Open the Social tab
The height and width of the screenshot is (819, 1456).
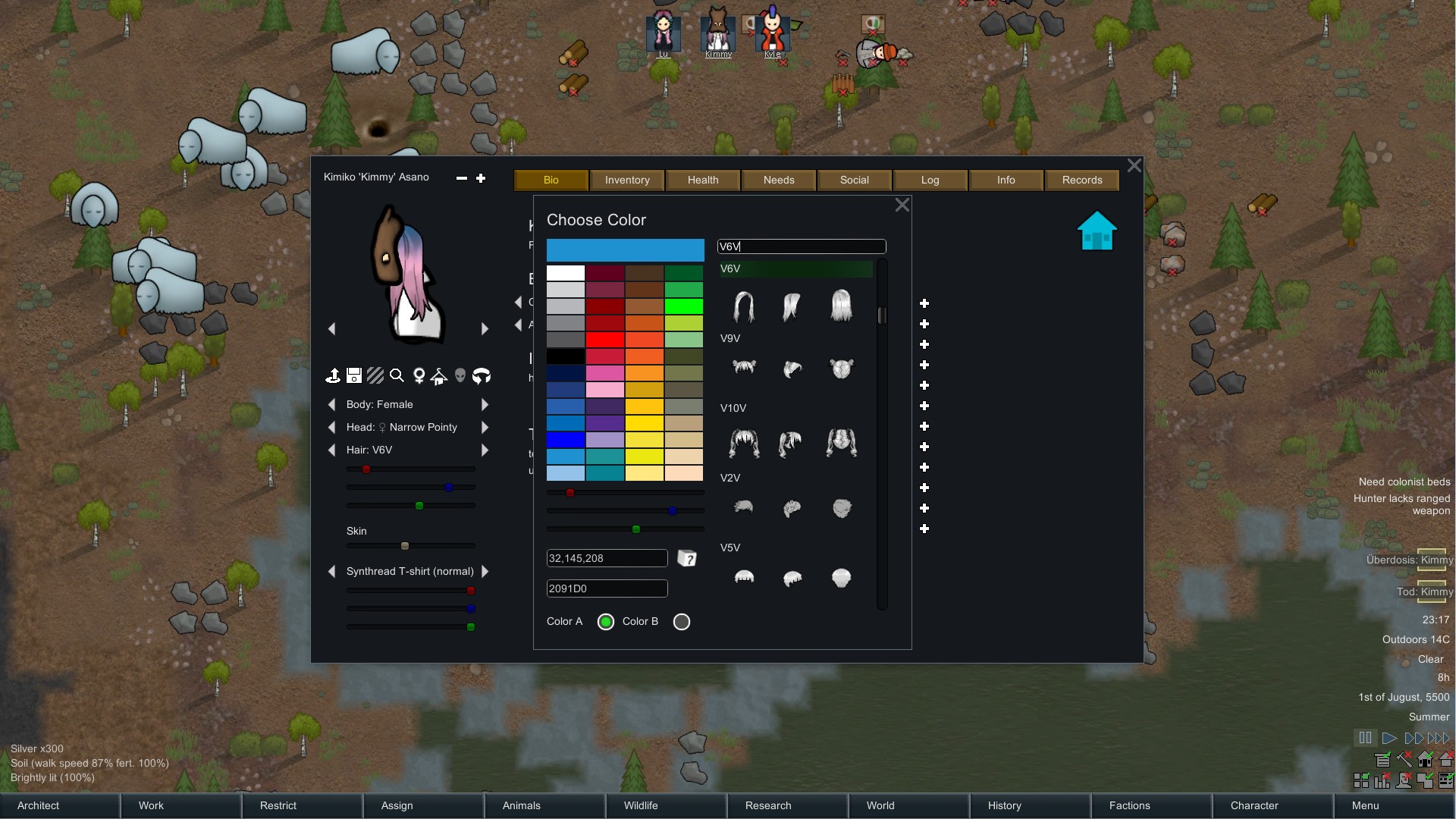pos(855,180)
